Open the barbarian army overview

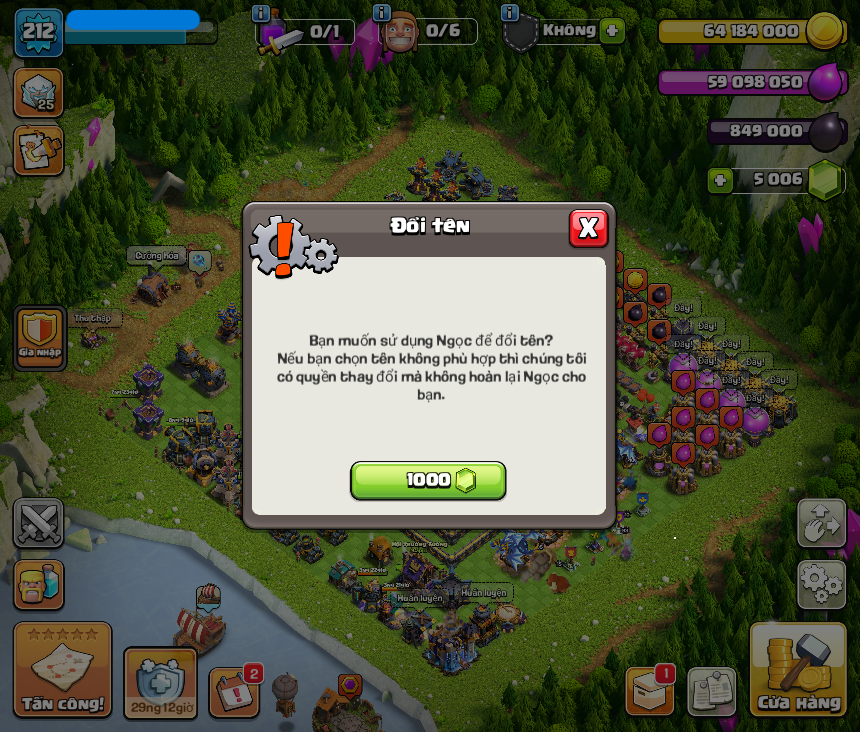(x=38, y=584)
